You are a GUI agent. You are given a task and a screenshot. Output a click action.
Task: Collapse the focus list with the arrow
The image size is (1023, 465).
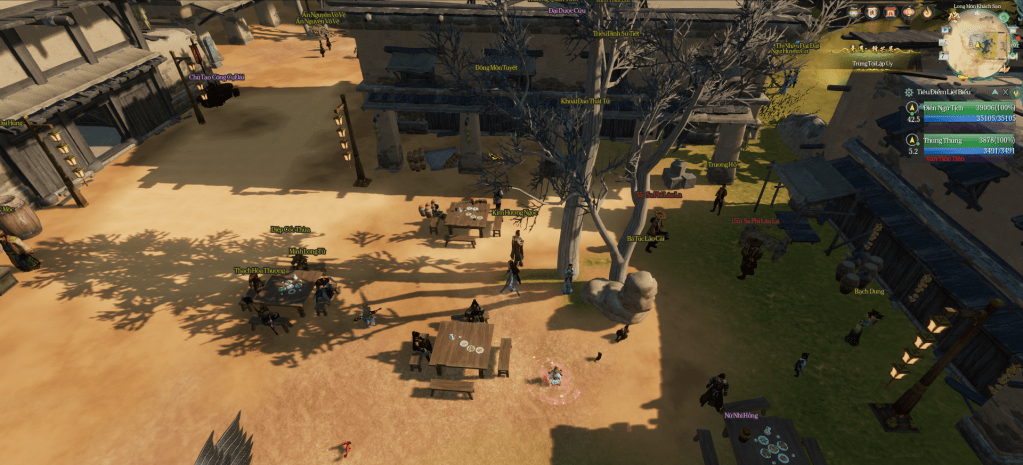[x=994, y=92]
